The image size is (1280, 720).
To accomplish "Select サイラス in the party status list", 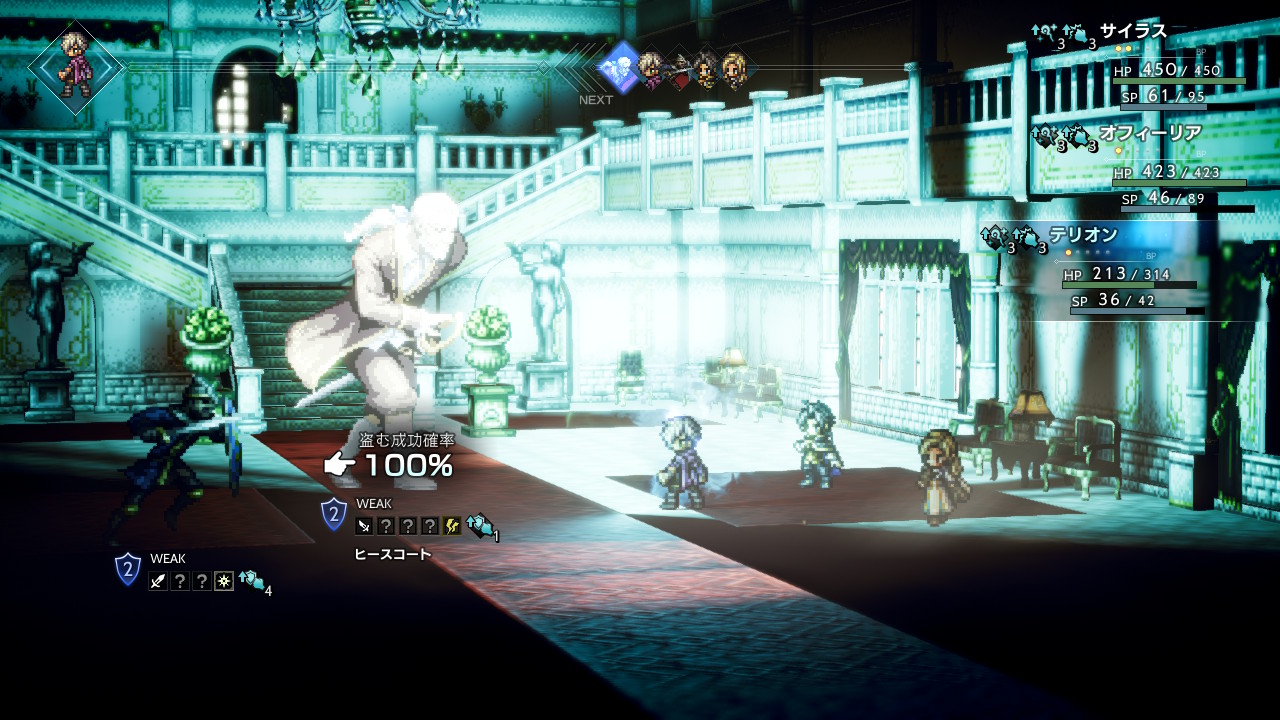I will [1133, 31].
